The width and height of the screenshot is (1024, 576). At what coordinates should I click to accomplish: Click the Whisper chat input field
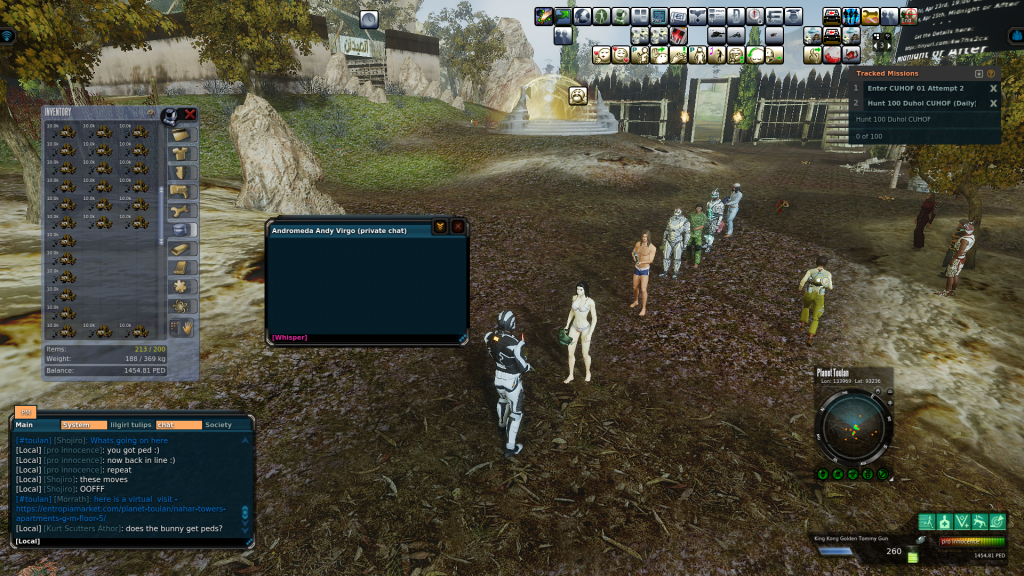tap(365, 338)
